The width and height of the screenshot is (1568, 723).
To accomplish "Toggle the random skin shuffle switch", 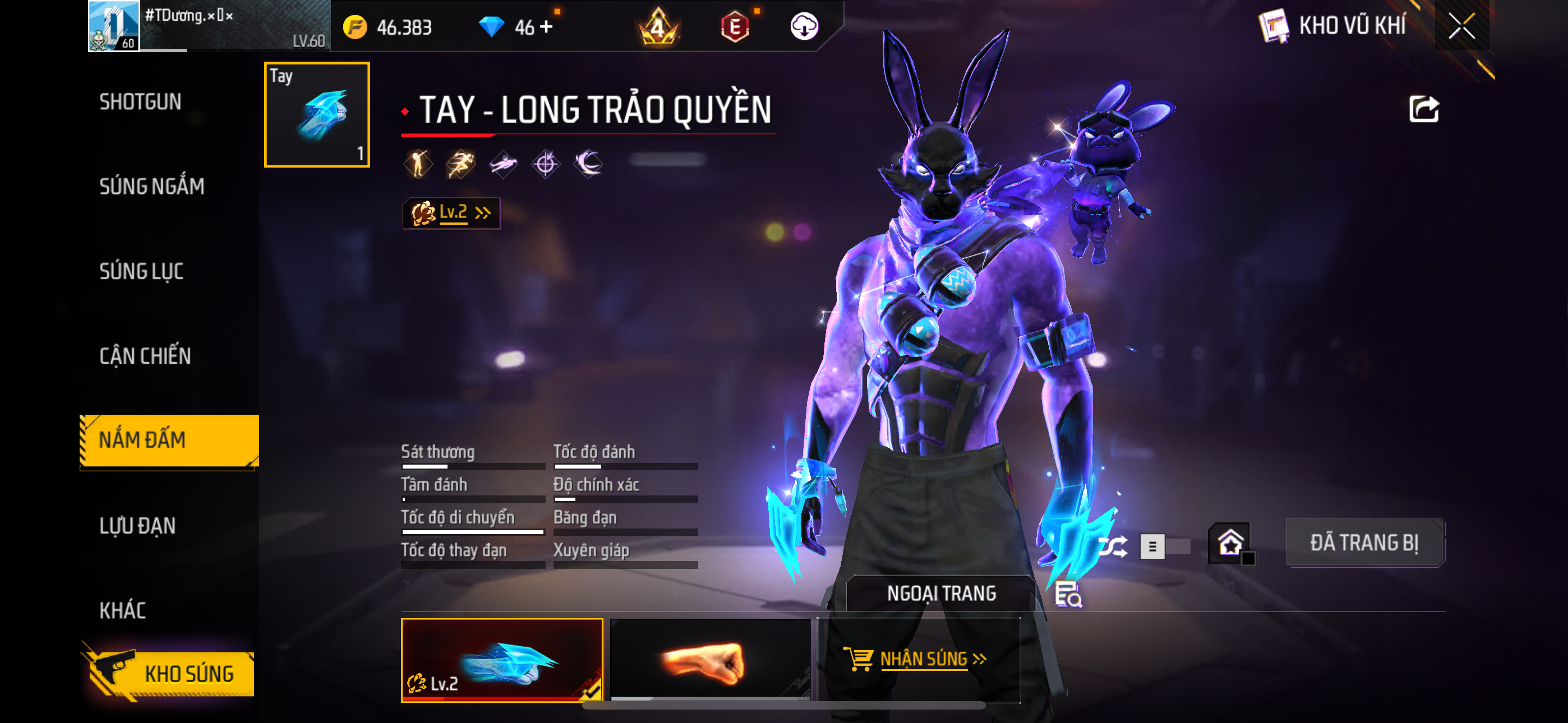I will click(1164, 546).
